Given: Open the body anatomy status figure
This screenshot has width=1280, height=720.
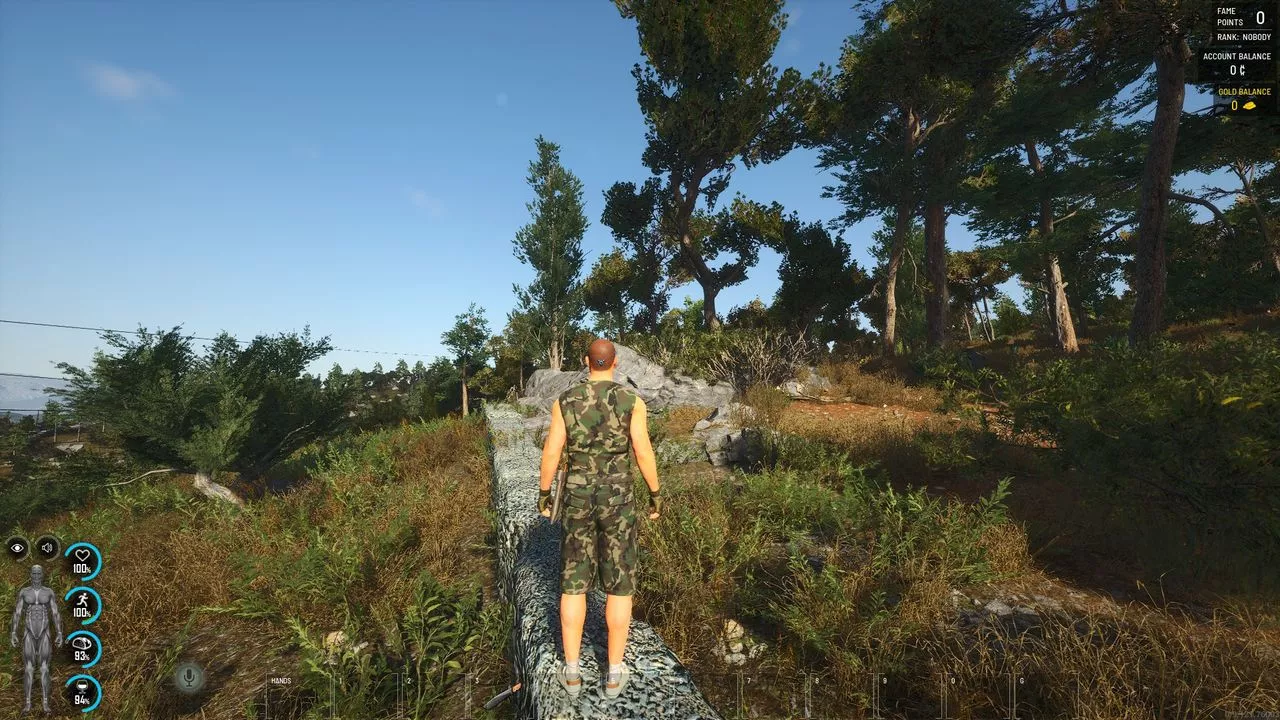Looking at the screenshot, I should coord(36,636).
